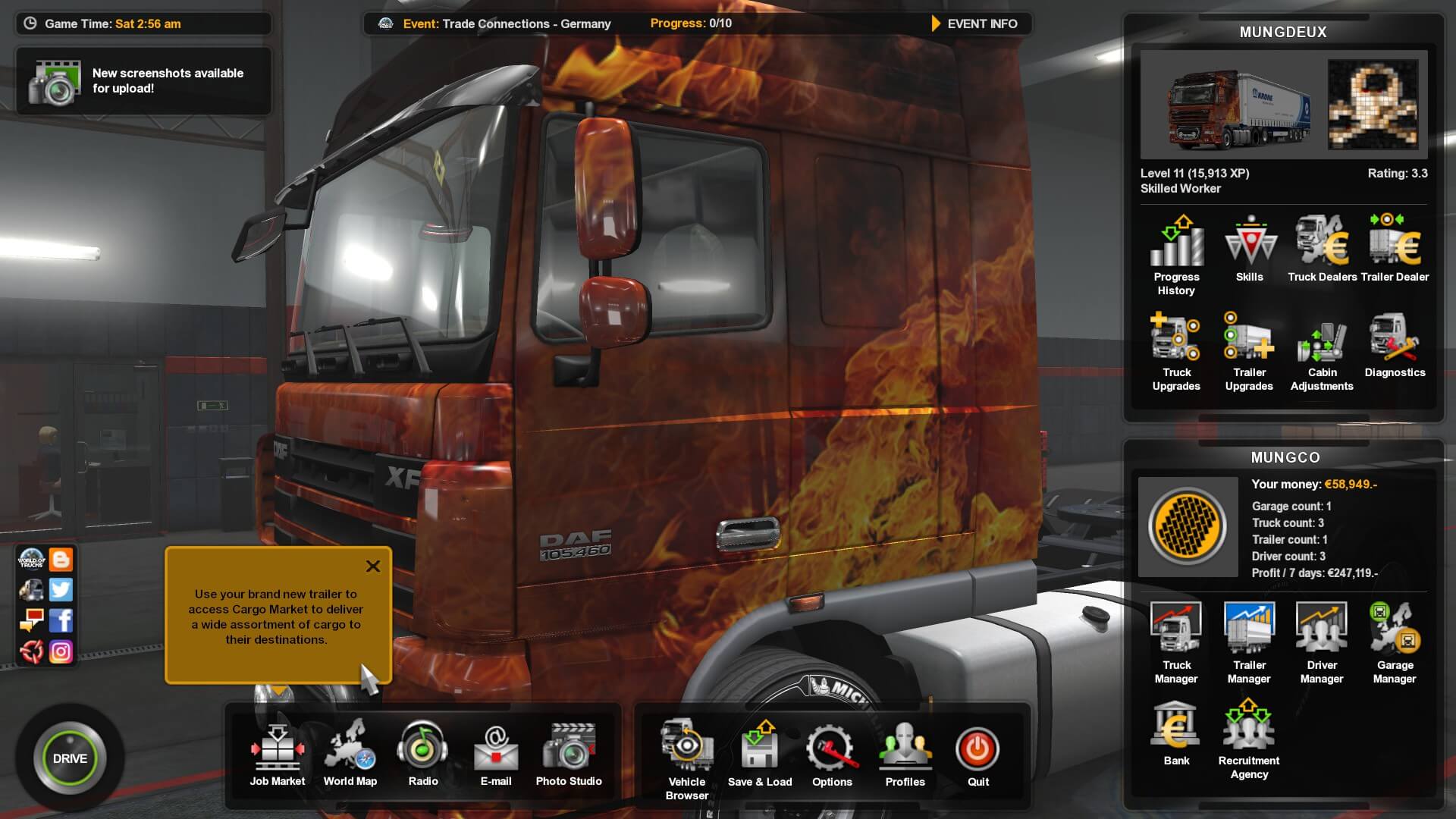Open game Options
The image size is (1456, 819).
832,753
